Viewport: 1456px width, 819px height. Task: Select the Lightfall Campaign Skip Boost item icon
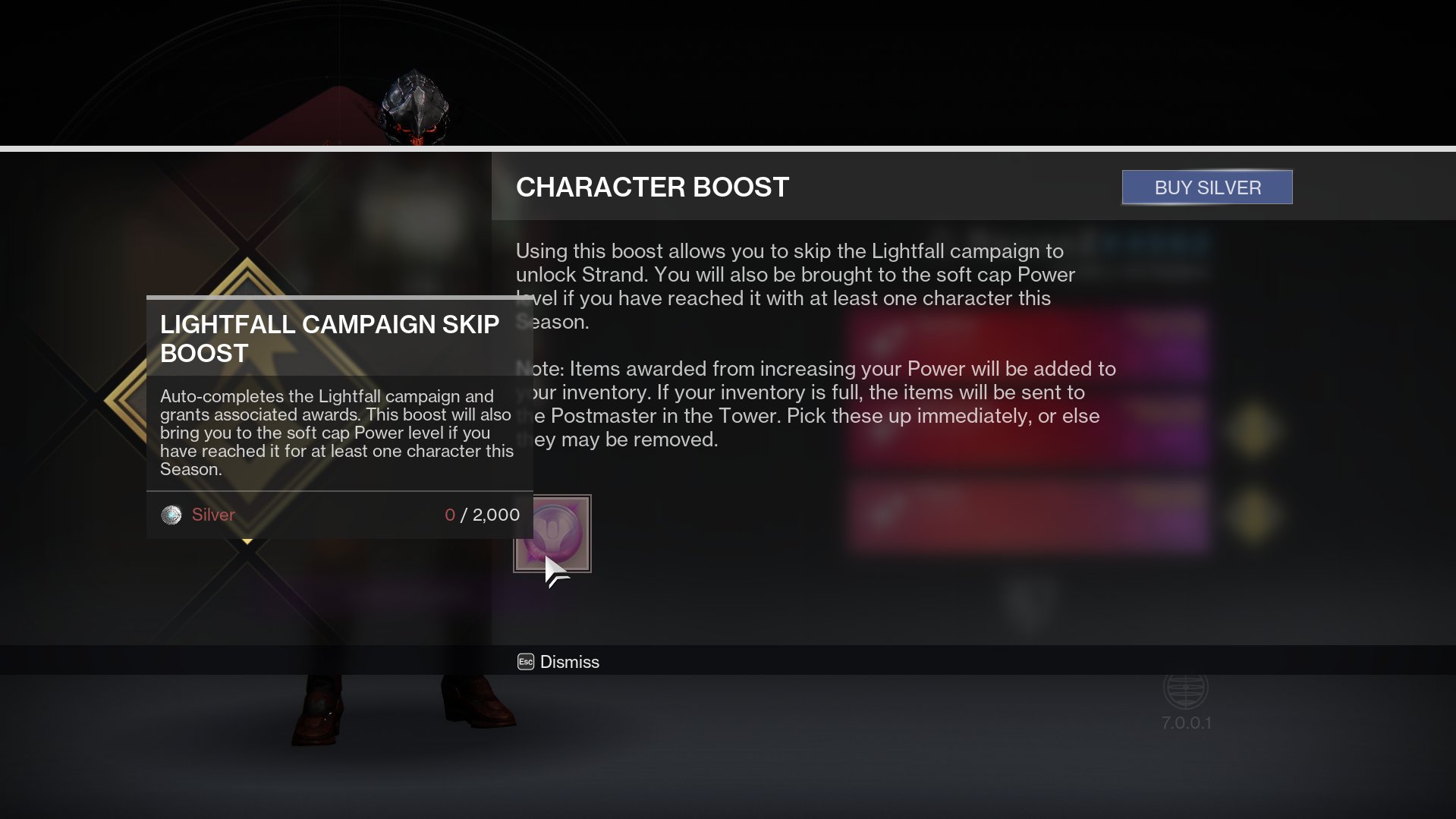coord(553,534)
